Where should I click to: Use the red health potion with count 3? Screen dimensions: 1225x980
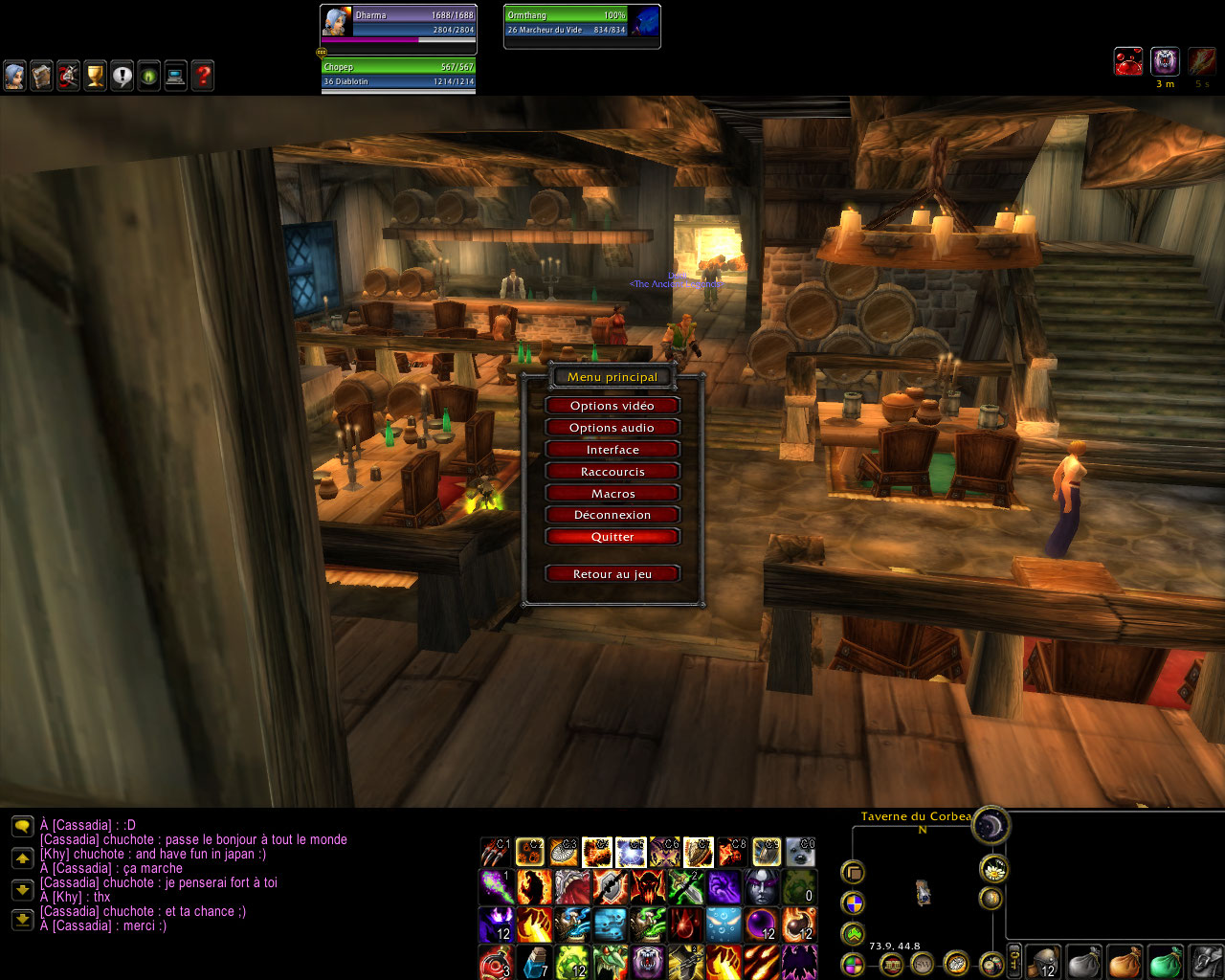(x=495, y=962)
